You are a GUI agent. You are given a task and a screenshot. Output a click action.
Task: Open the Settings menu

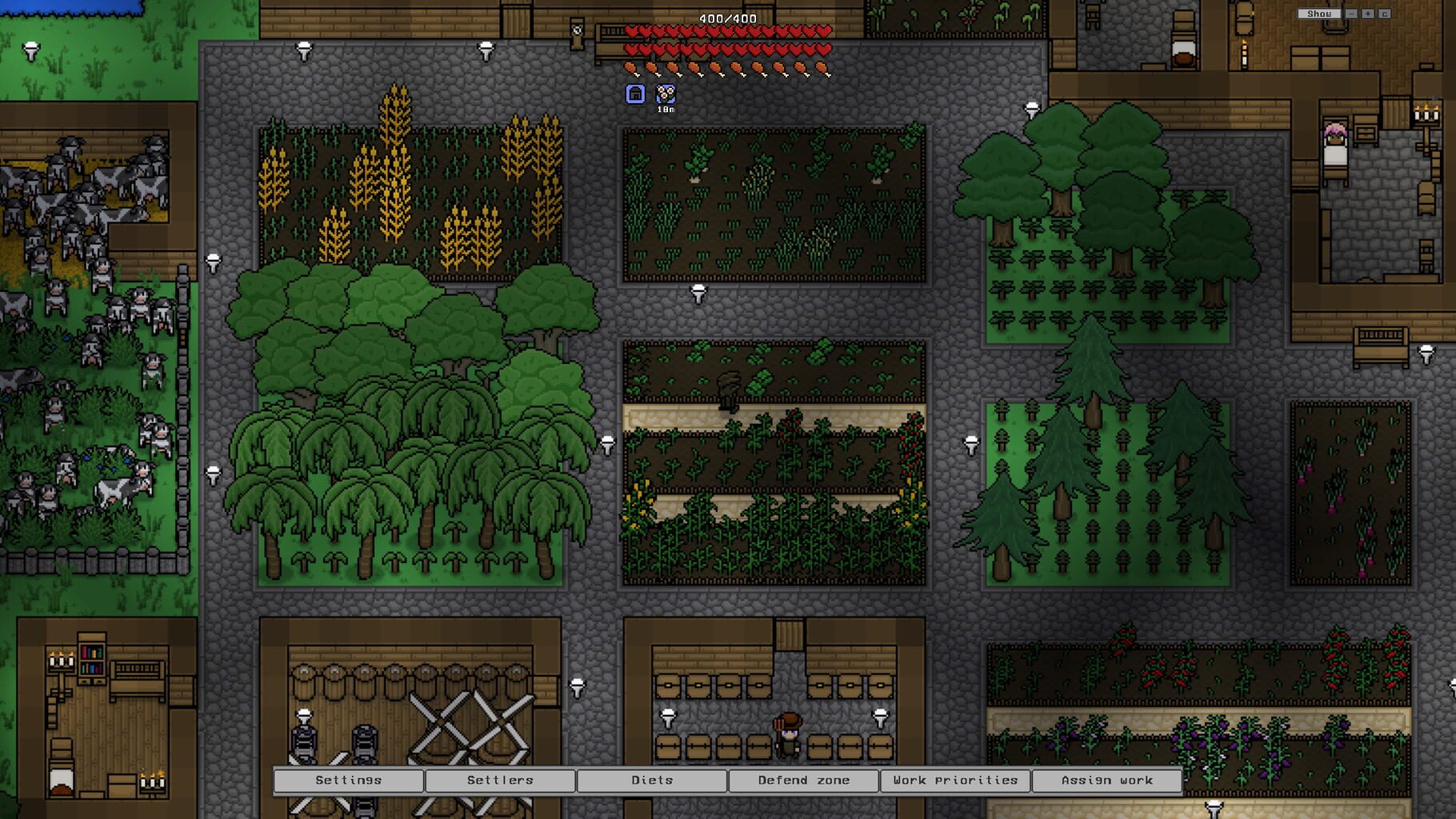348,780
